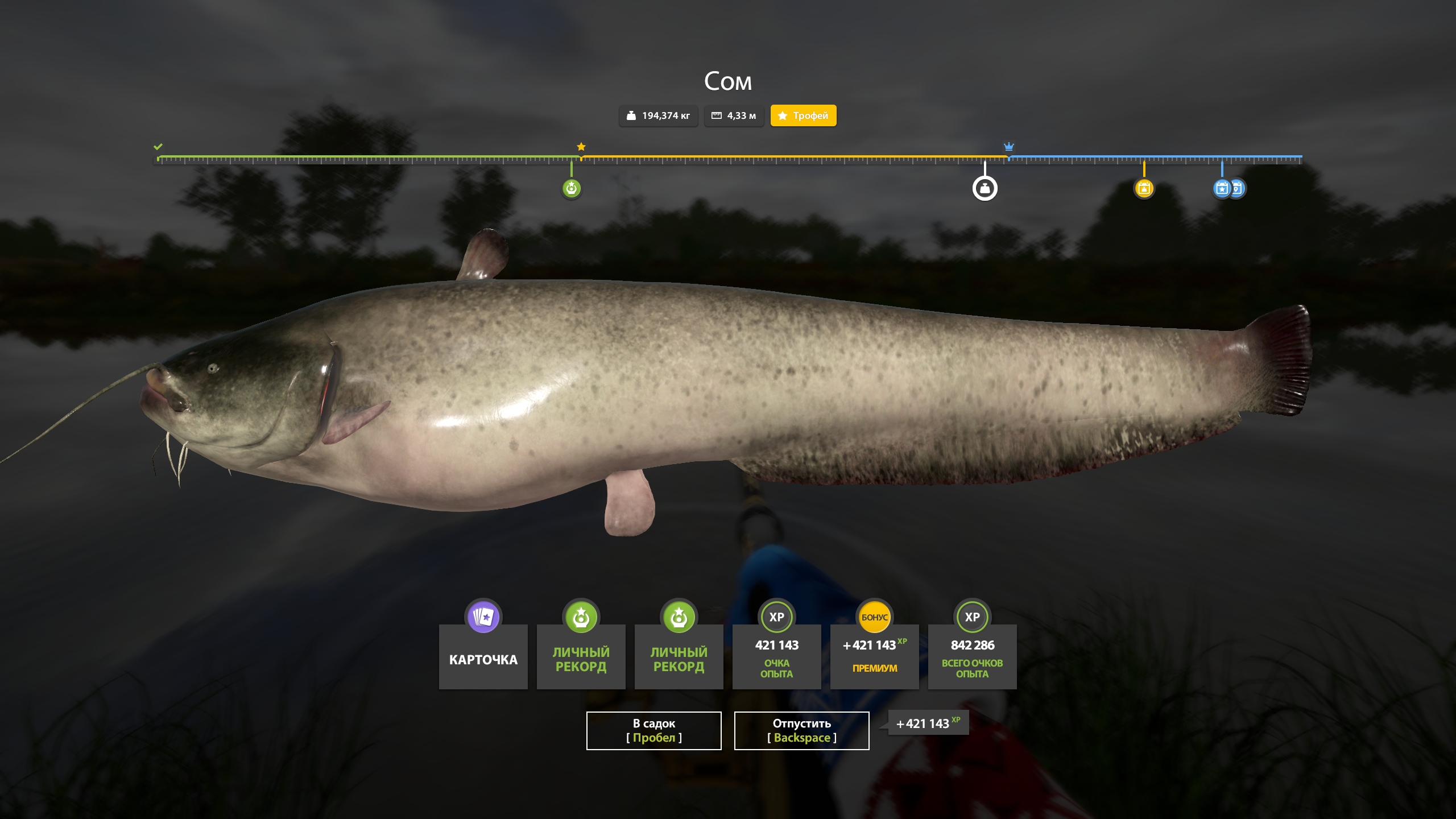
Task: Release the fish with Отпустить
Action: click(x=801, y=730)
